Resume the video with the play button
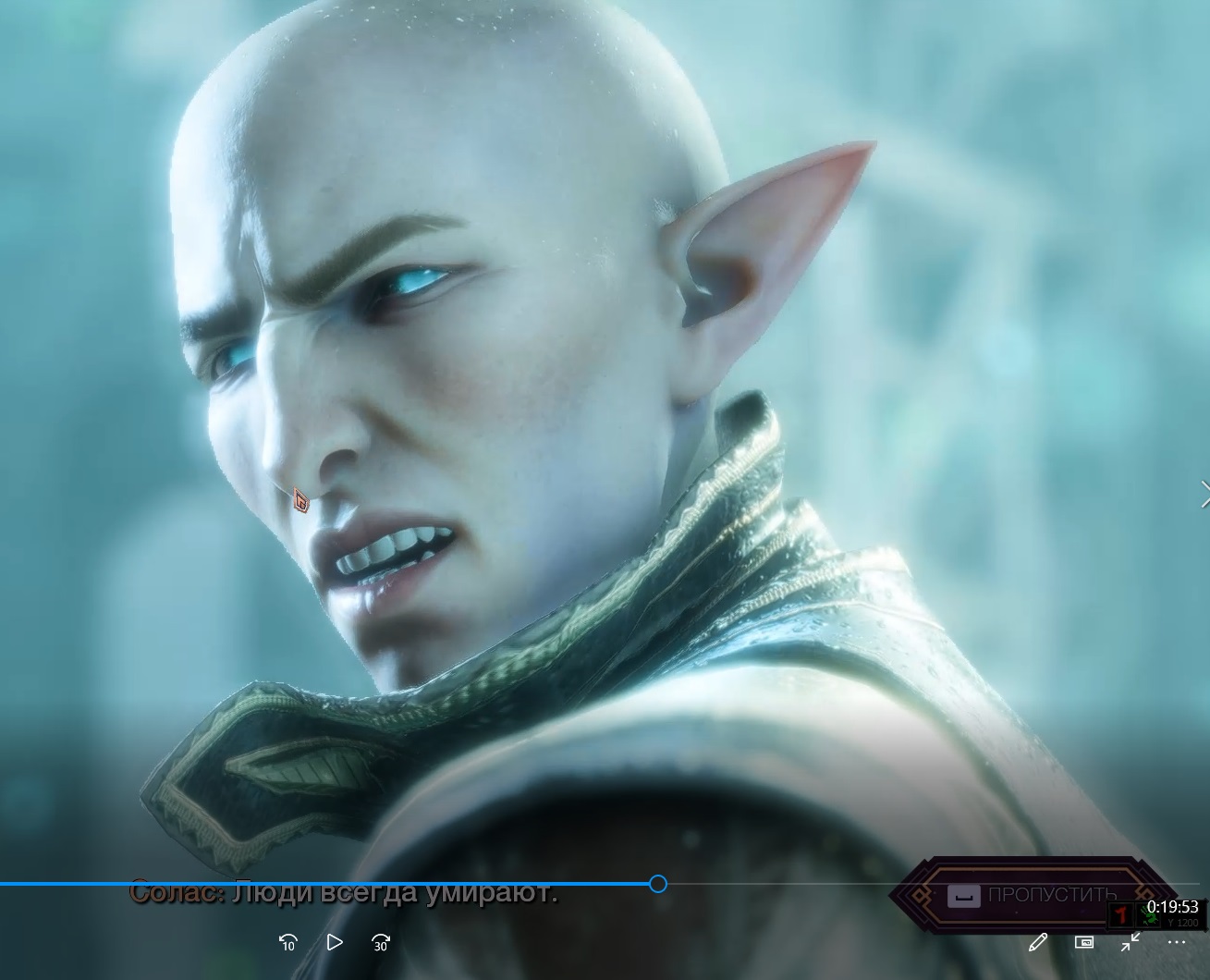 pos(335,942)
